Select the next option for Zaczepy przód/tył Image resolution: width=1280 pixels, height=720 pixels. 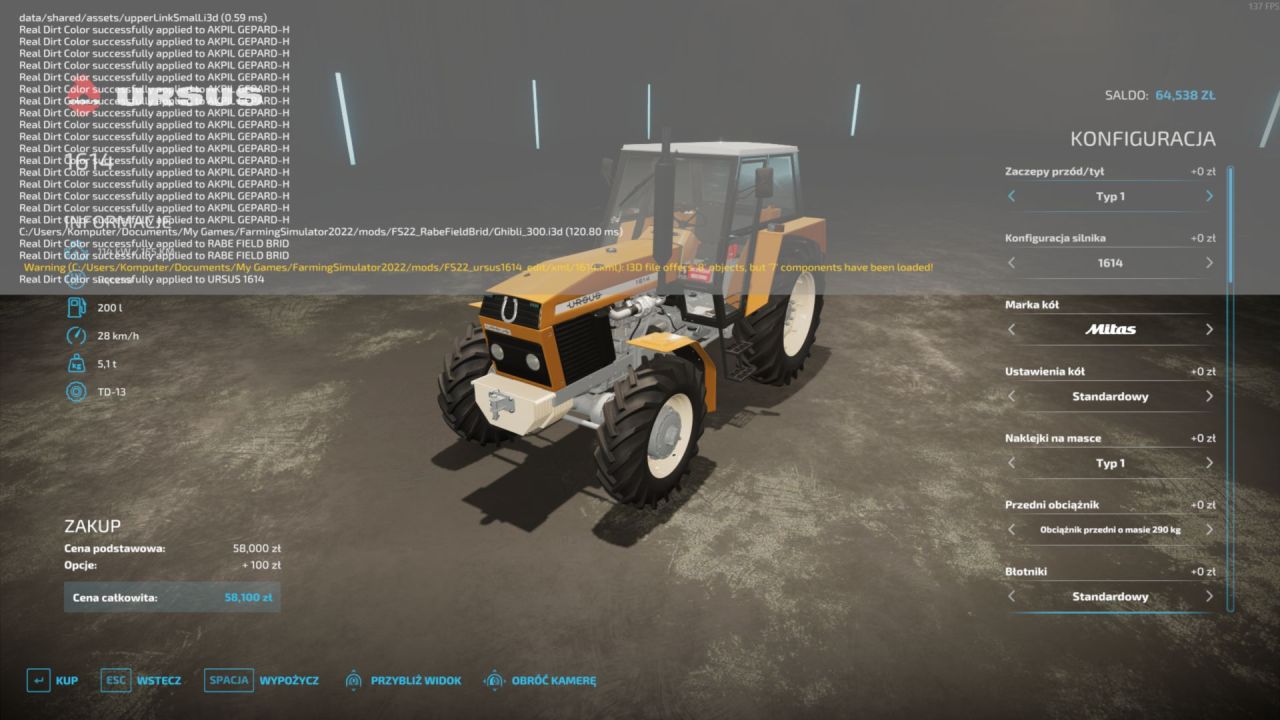point(1208,196)
